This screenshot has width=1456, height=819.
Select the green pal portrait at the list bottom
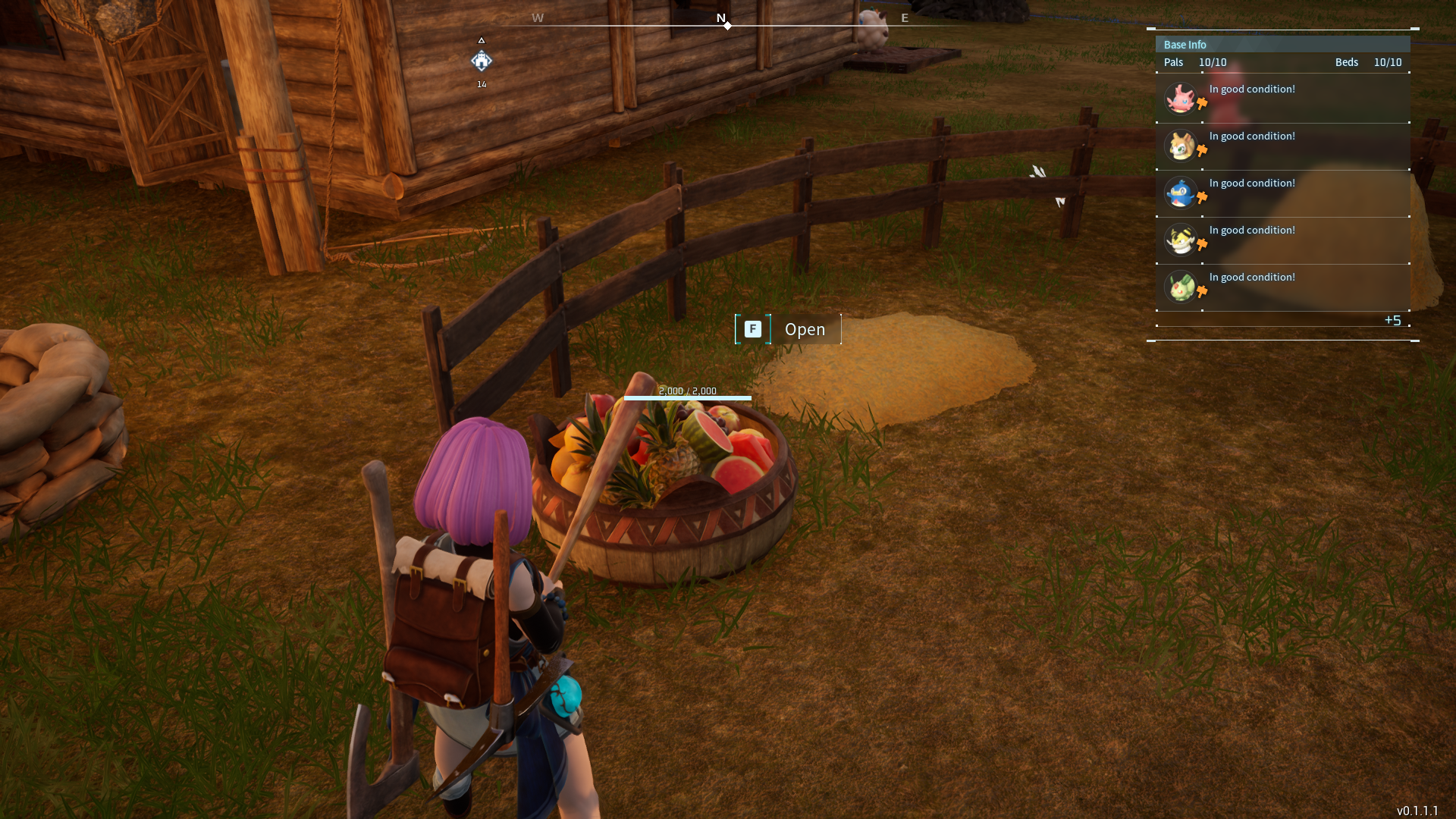(1181, 286)
